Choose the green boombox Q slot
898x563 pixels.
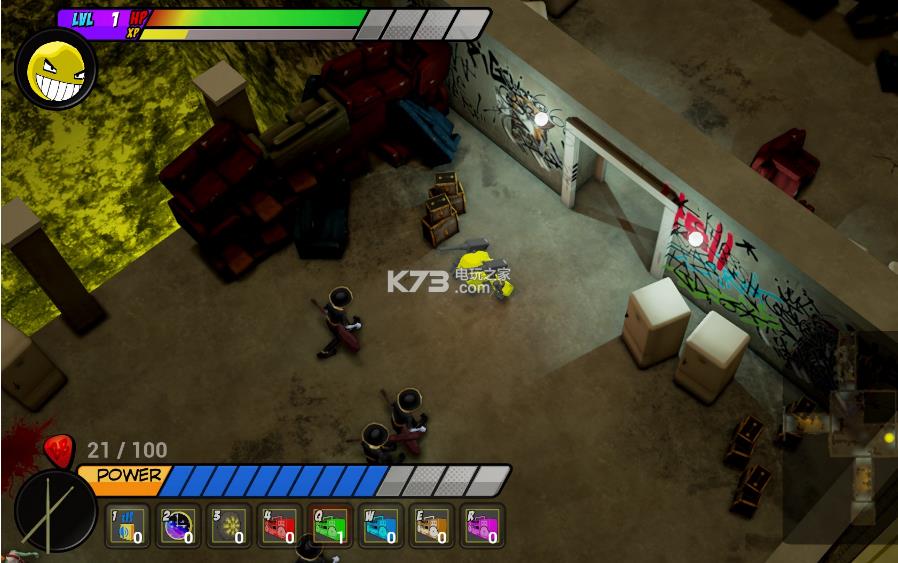point(331,525)
